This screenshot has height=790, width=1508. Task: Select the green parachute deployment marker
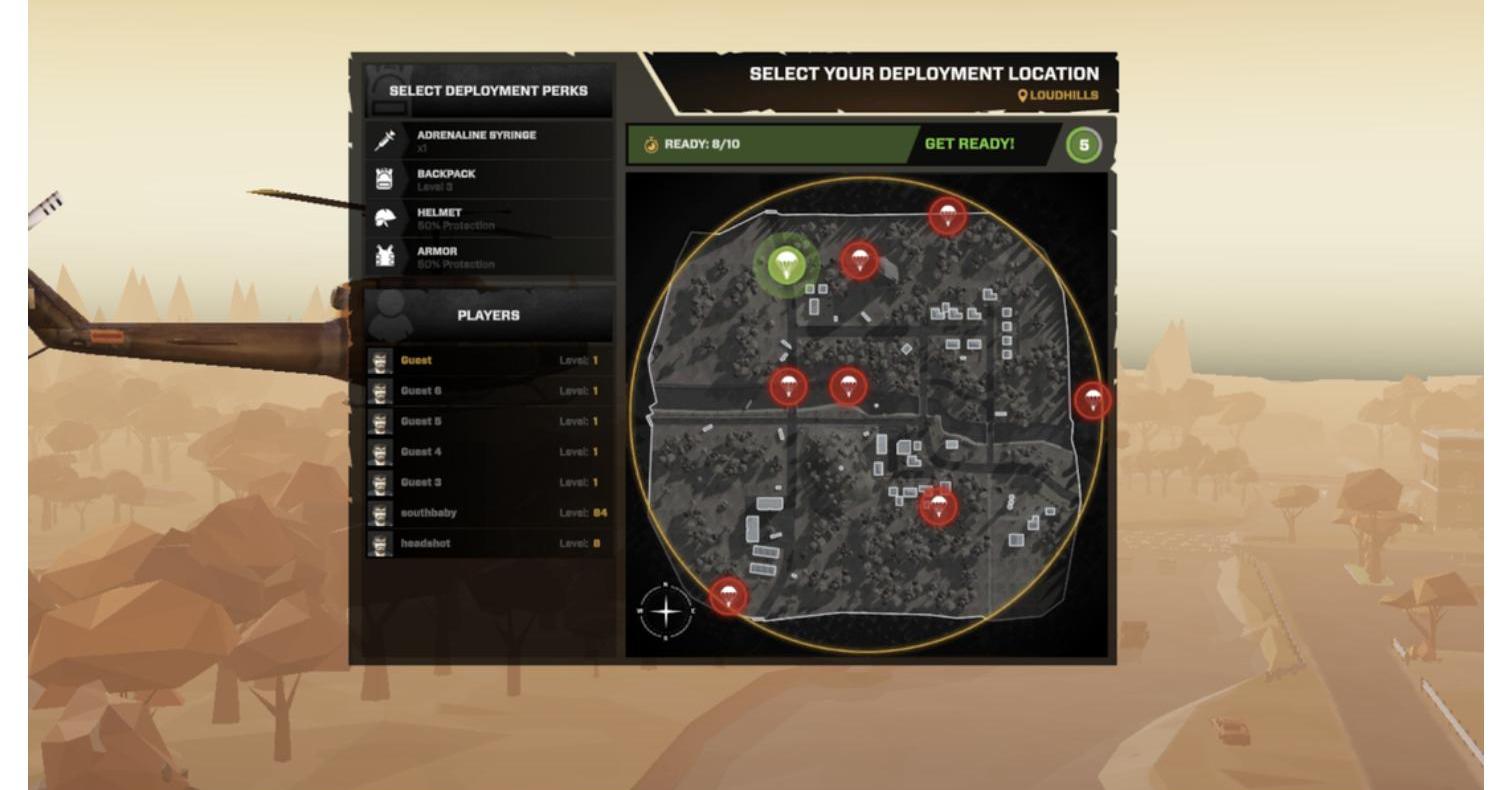[x=787, y=264]
